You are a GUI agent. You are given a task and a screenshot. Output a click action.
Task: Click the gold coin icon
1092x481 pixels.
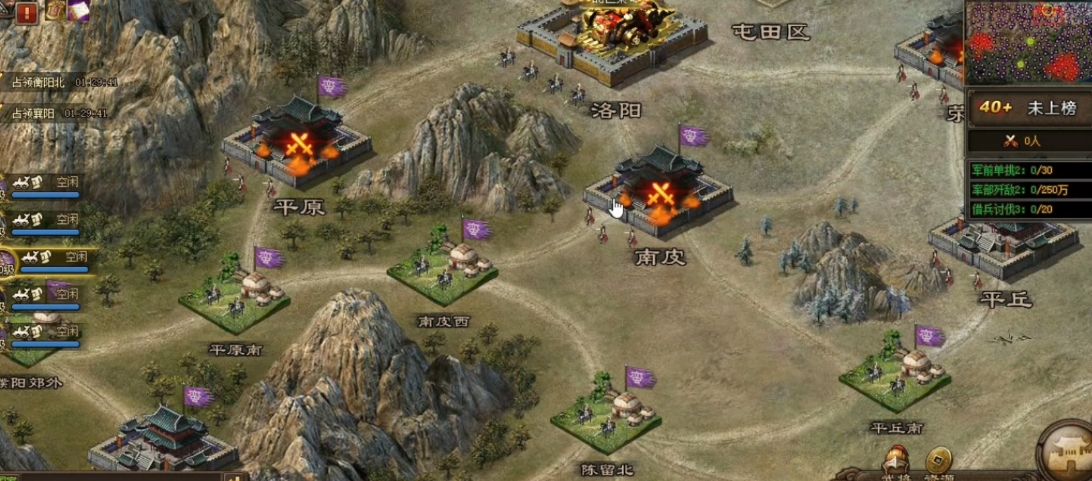point(938,461)
